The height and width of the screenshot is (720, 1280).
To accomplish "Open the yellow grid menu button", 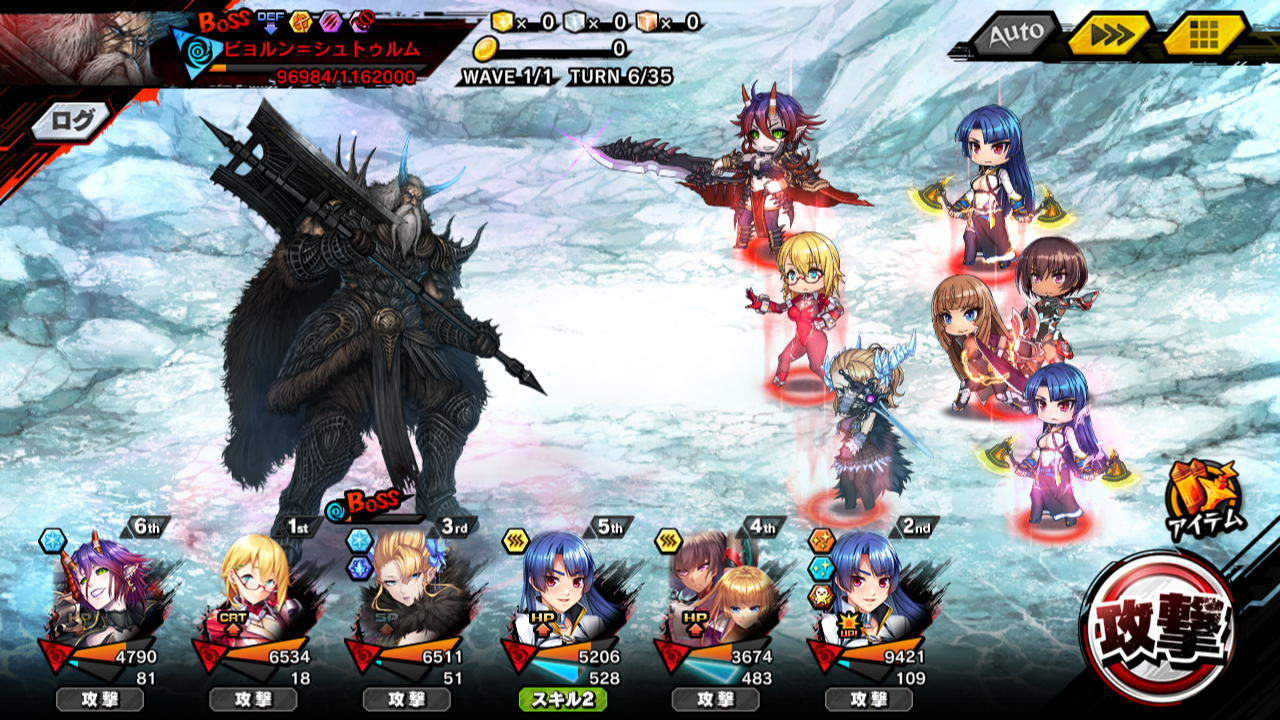I will coord(1203,35).
